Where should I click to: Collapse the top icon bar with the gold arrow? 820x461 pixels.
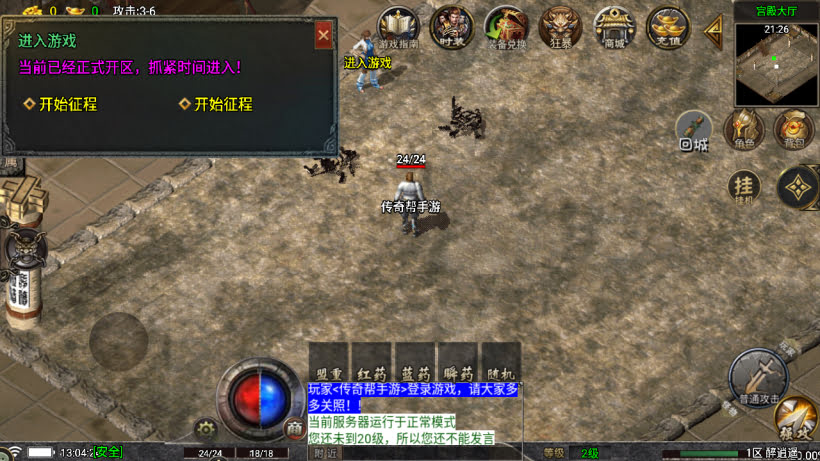pos(714,29)
